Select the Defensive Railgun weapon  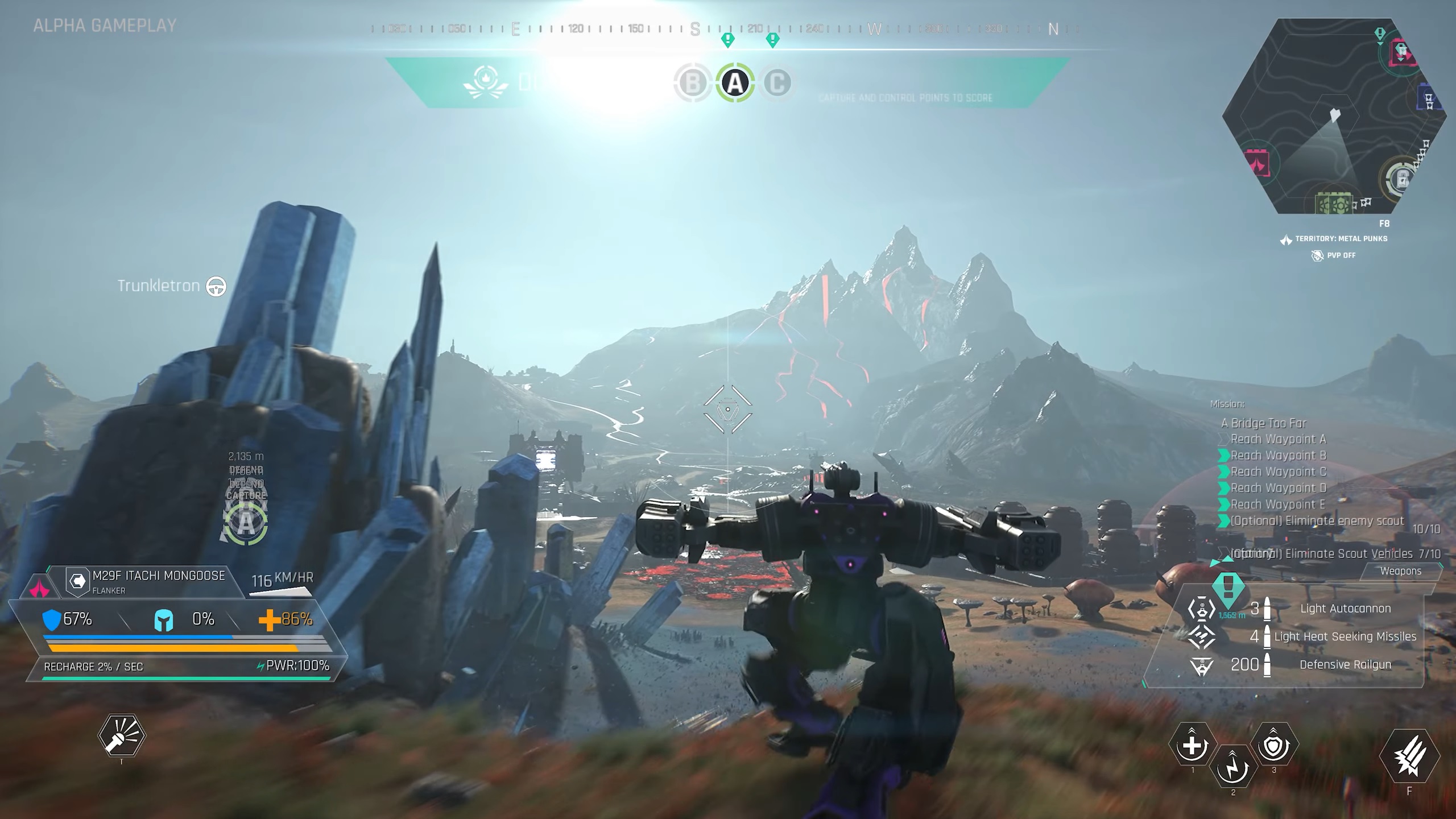coord(1345,664)
